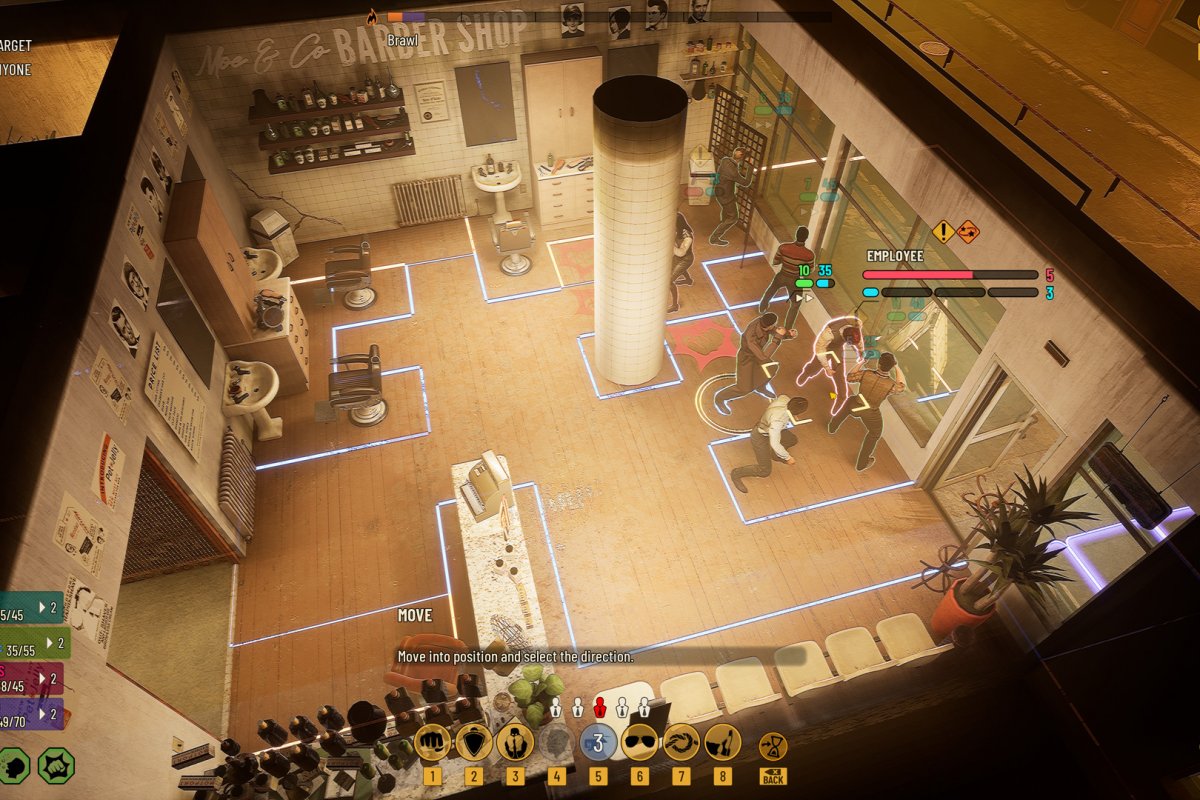Select the red turn-order figure icon

coord(600,708)
